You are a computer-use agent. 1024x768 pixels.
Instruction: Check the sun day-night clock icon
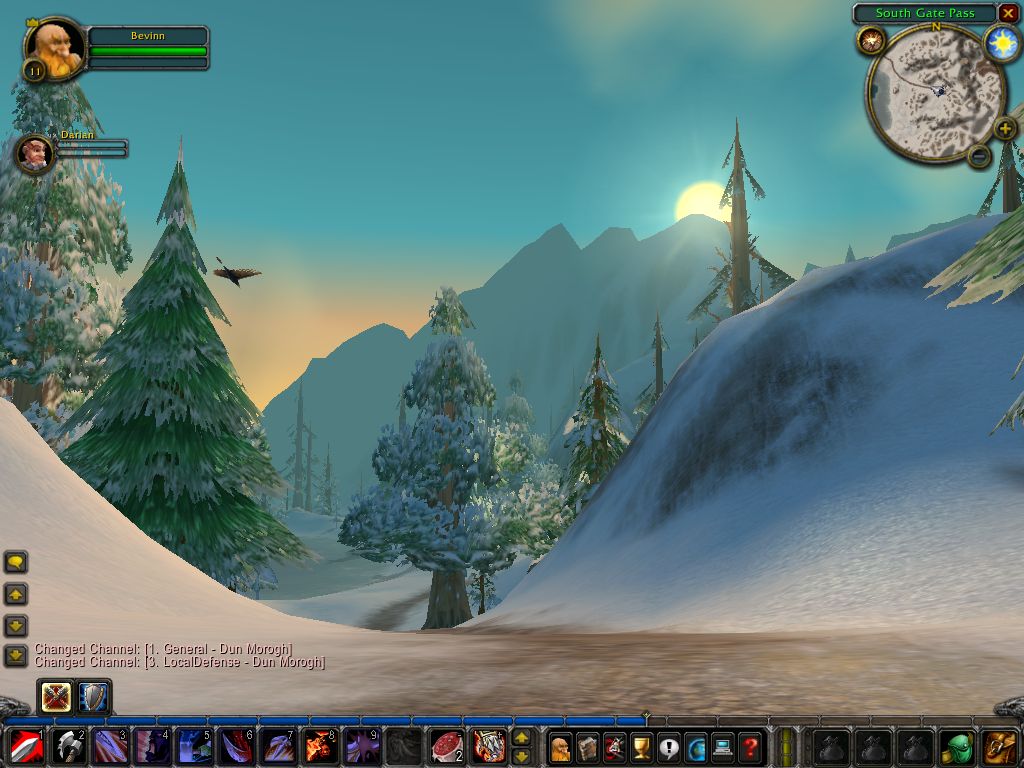[x=1001, y=43]
